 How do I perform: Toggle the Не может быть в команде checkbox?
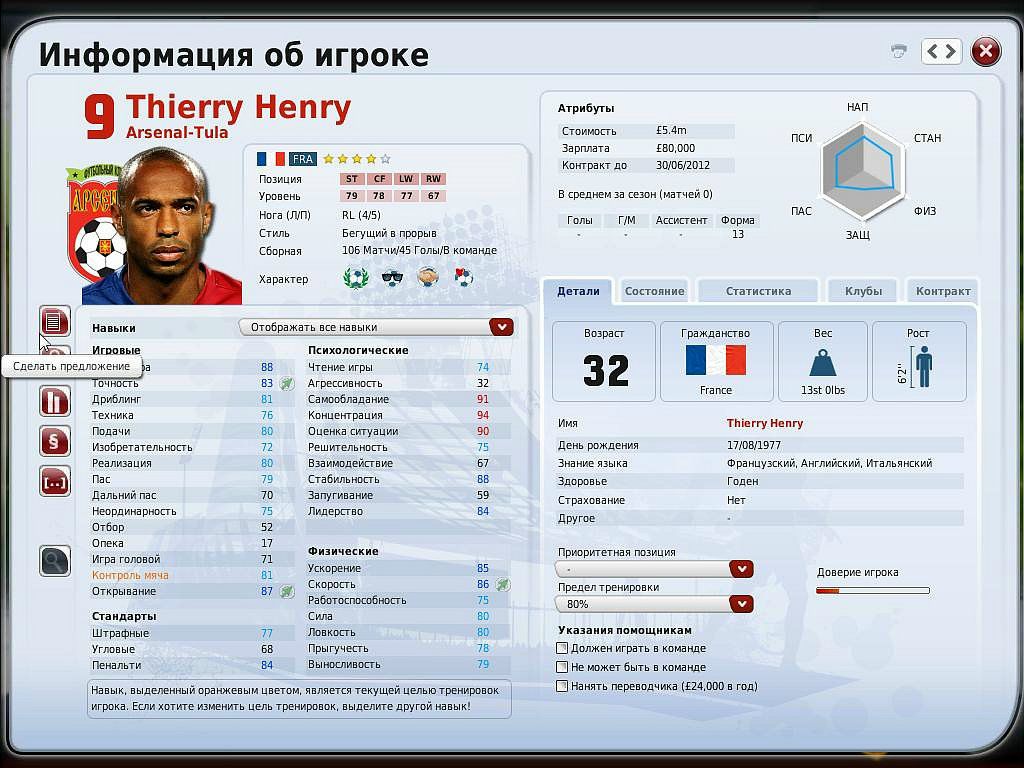562,667
